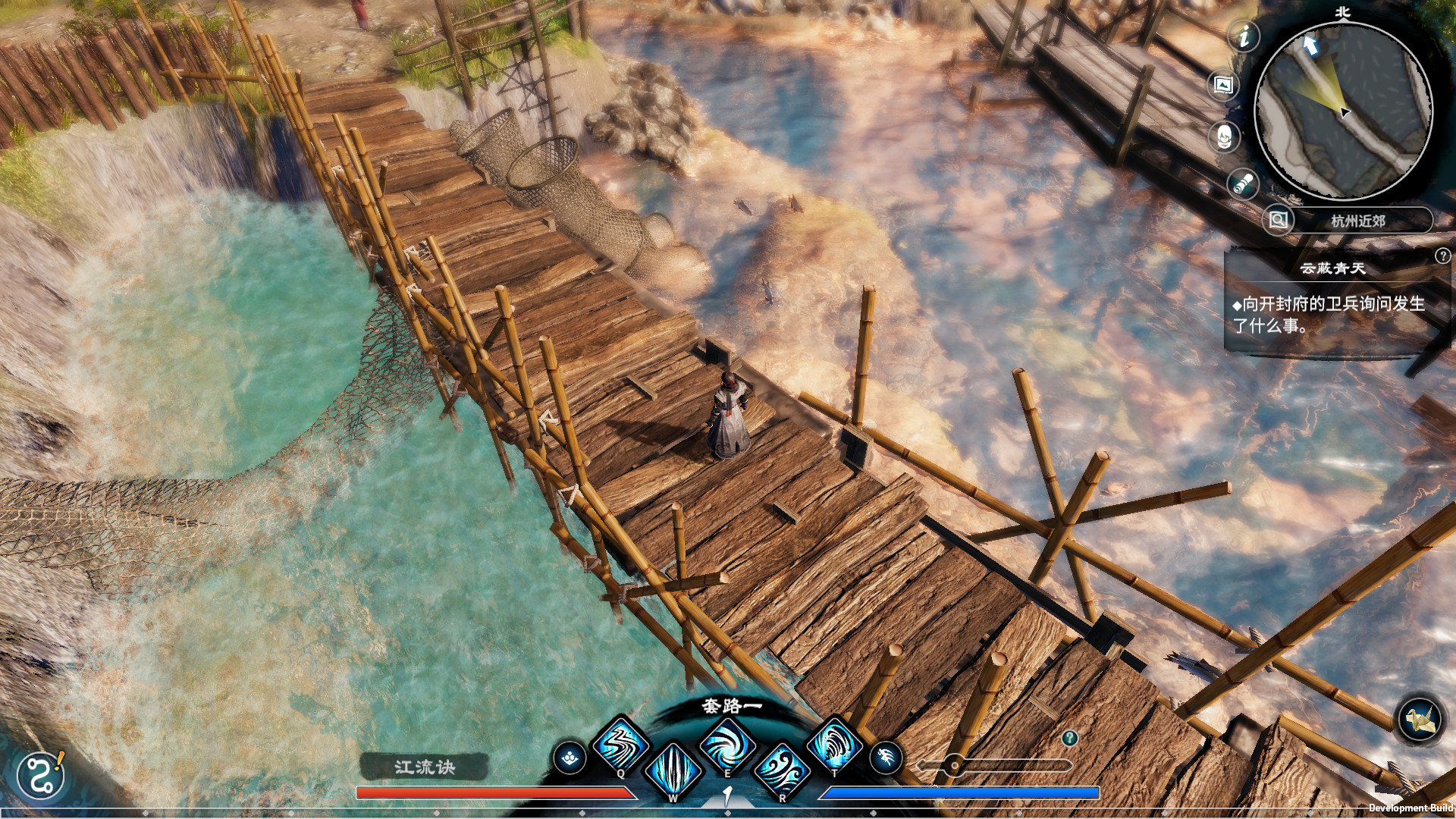Open the green question mark help
Image resolution: width=1456 pixels, height=819 pixels.
(x=1069, y=737)
